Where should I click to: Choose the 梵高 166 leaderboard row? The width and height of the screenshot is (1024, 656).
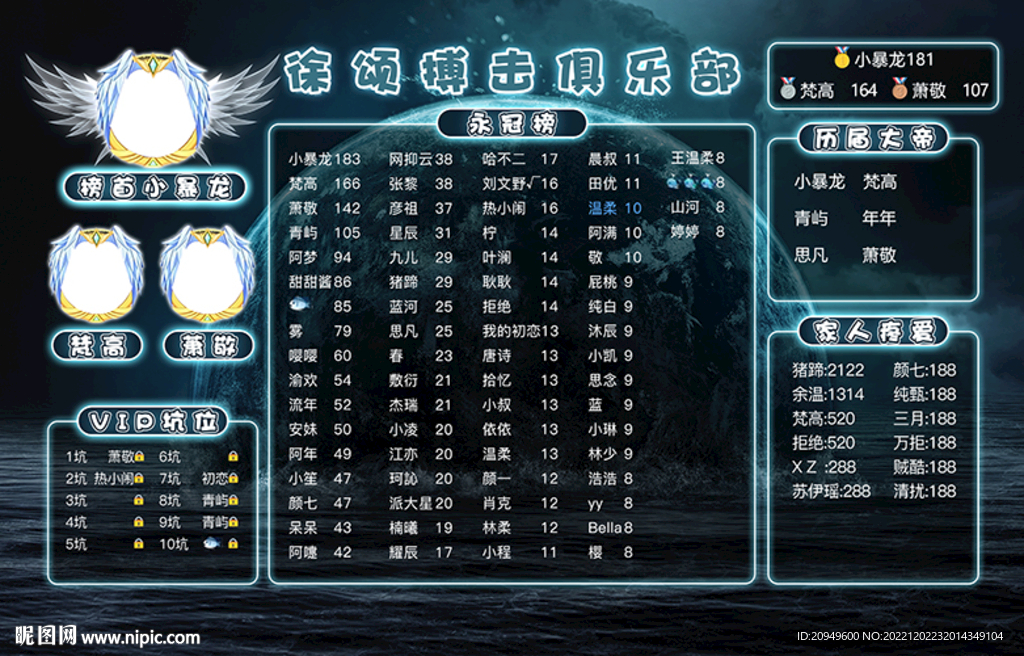324,184
